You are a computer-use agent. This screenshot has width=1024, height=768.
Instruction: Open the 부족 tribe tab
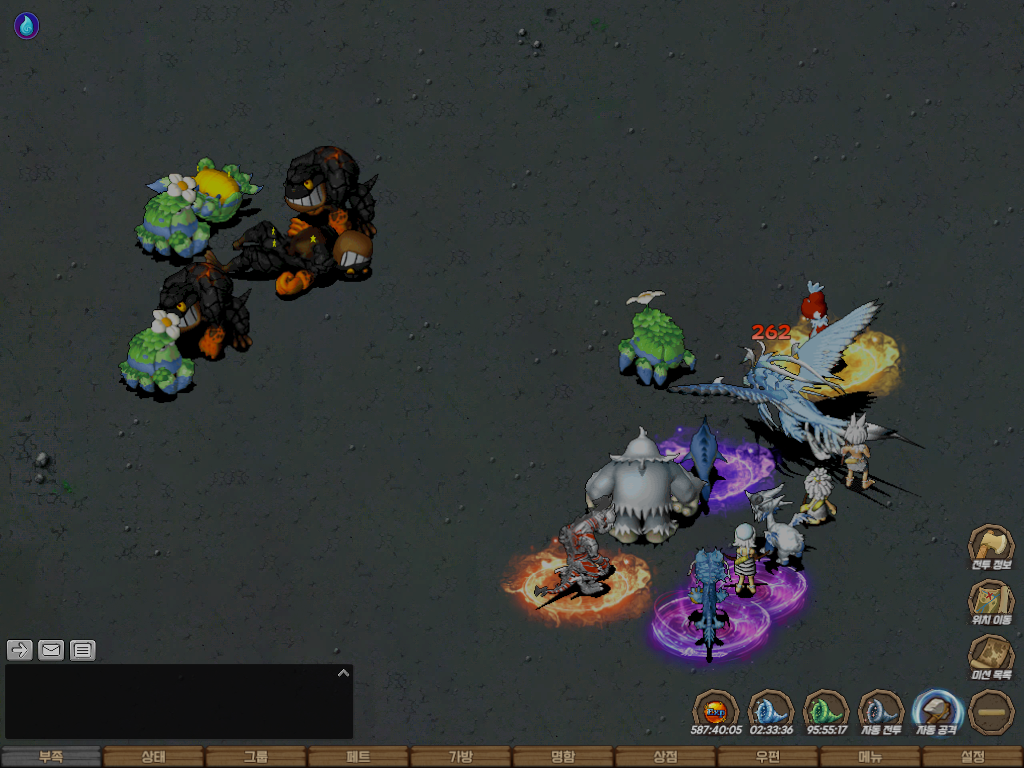coord(51,757)
